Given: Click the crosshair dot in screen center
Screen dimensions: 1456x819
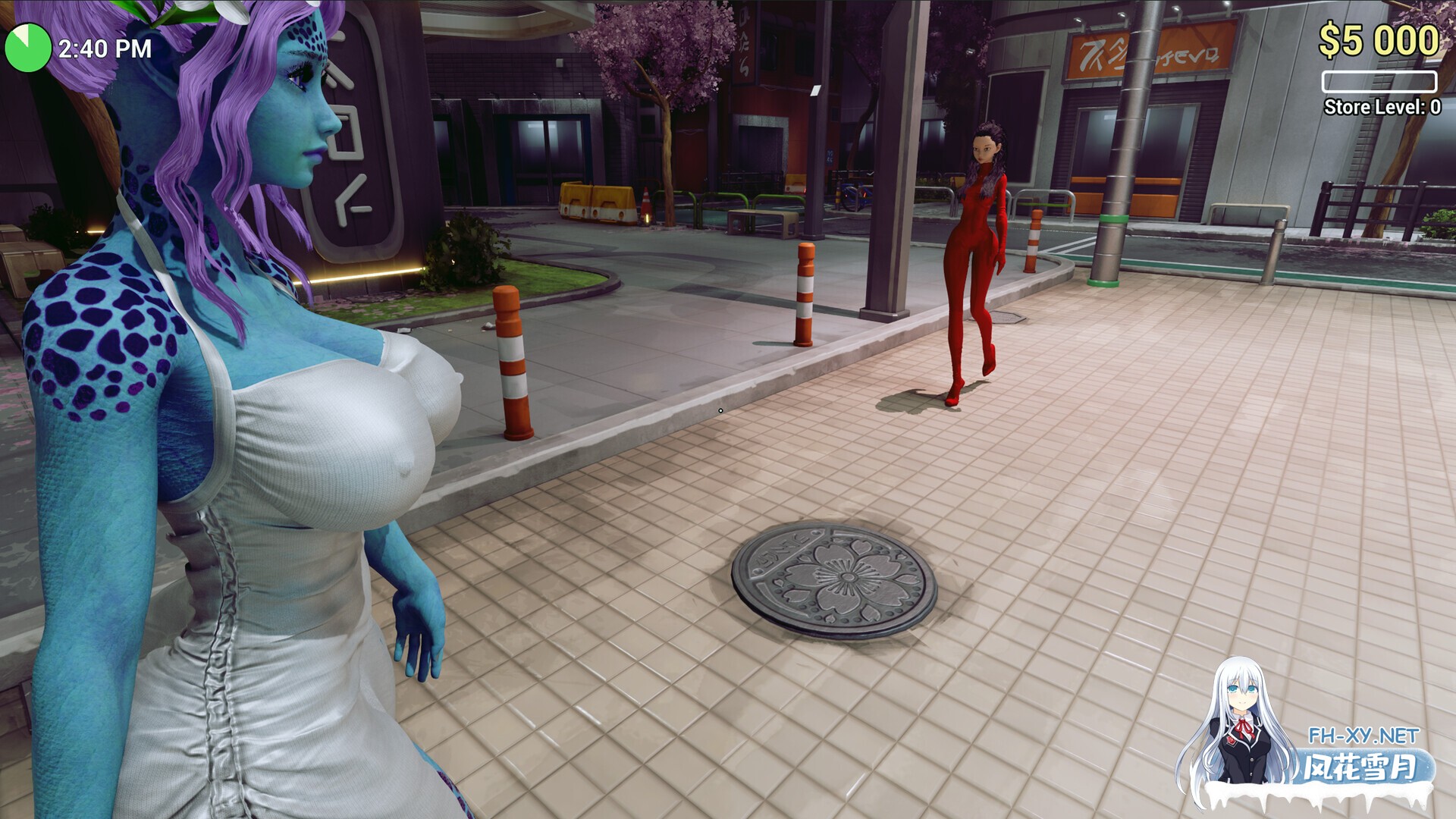Looking at the screenshot, I should coord(719,409).
